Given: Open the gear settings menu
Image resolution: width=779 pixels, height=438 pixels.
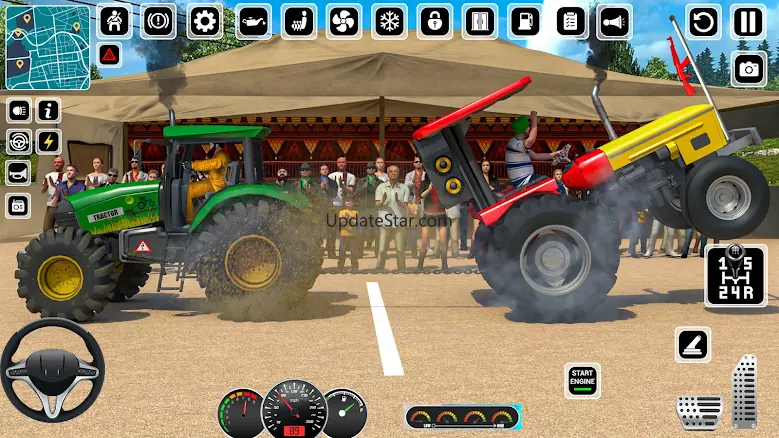Looking at the screenshot, I should [x=204, y=20].
